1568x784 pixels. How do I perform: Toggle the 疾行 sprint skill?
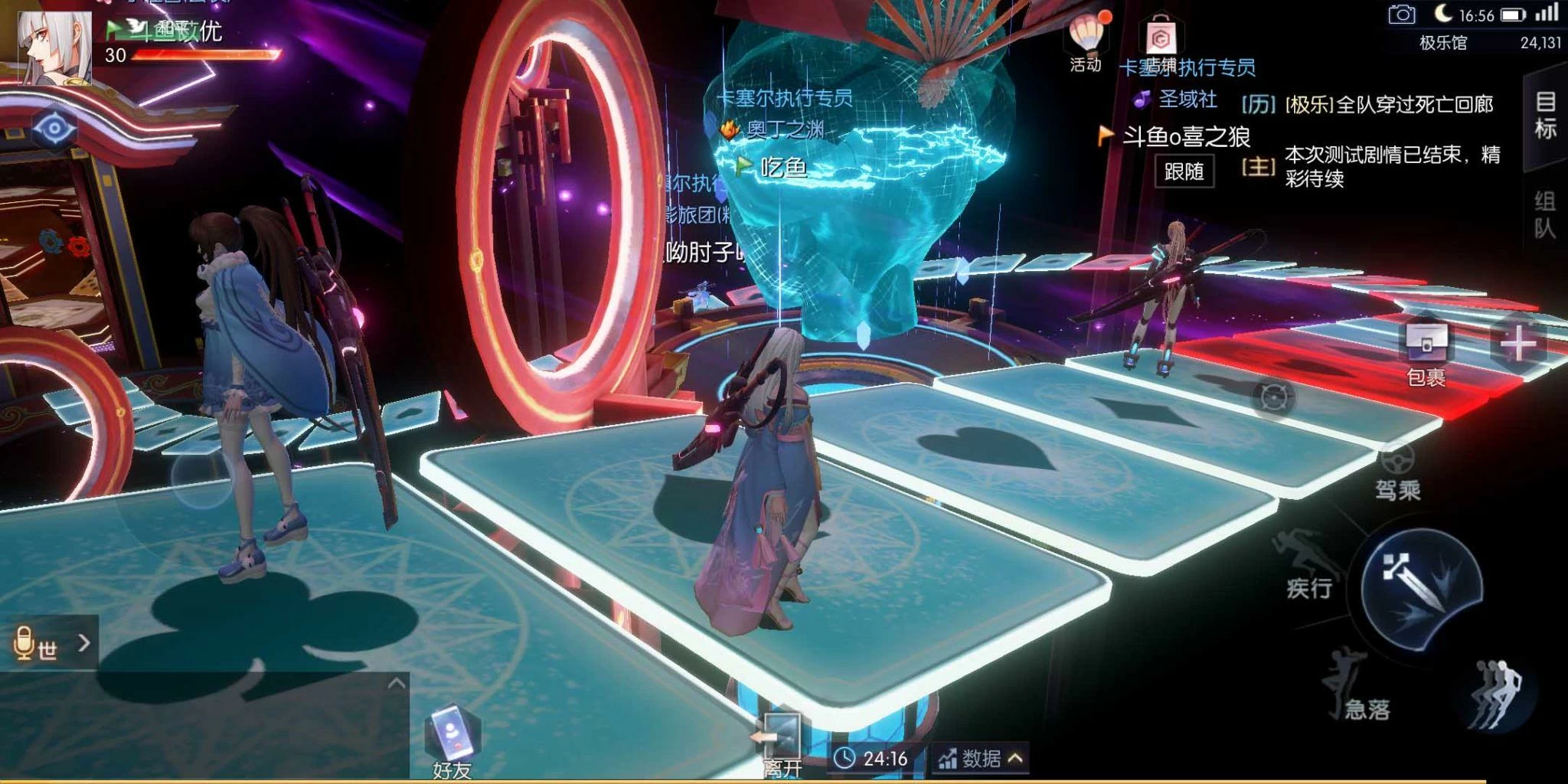pos(1310,564)
